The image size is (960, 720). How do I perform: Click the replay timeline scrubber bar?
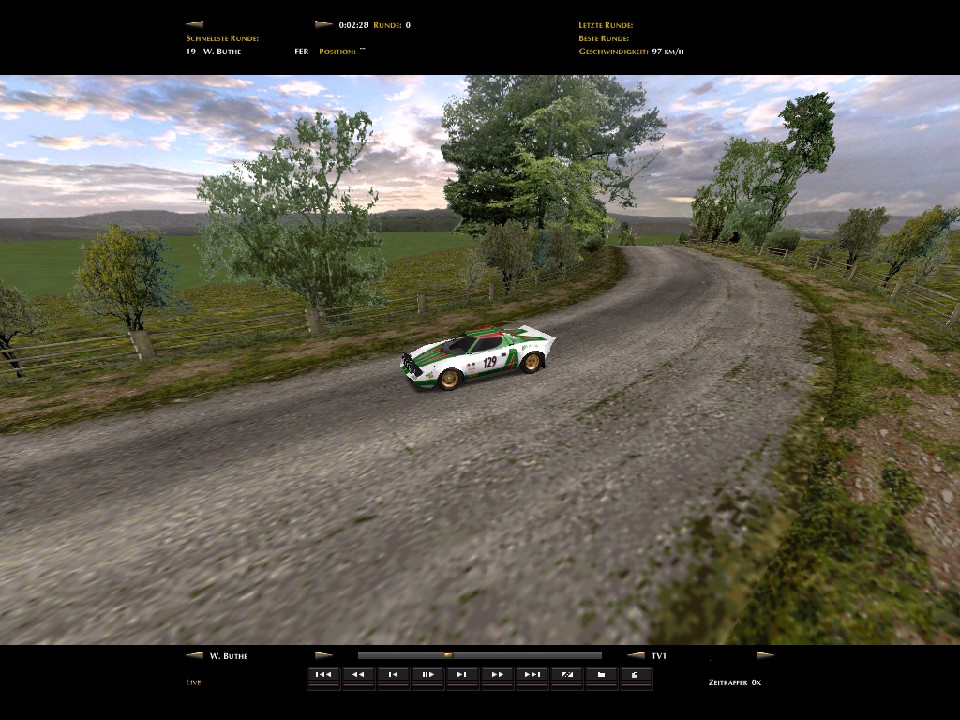(480, 656)
